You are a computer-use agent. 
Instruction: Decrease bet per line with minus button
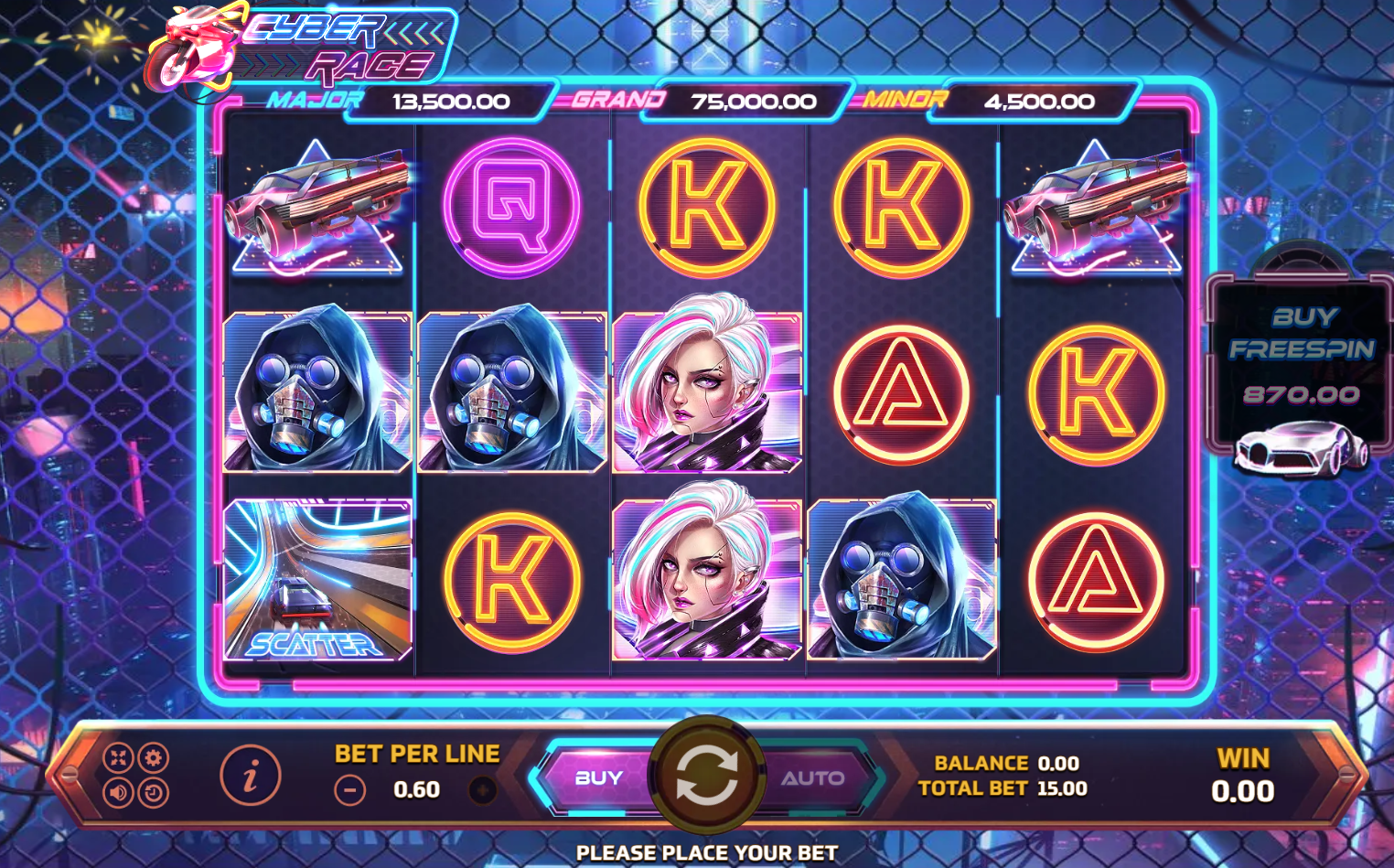pos(349,790)
